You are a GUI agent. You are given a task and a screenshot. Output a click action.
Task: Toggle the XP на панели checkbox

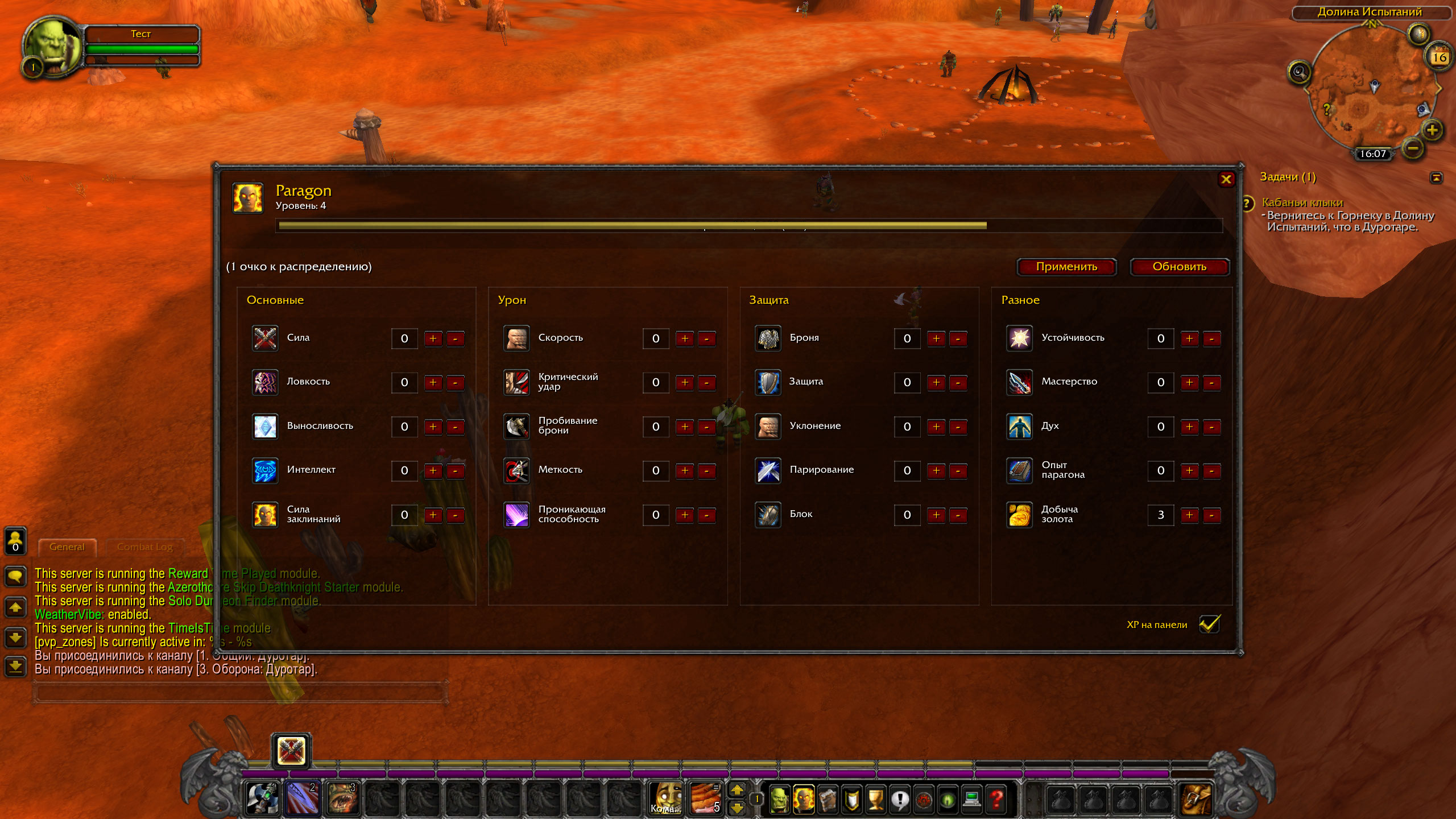(1209, 624)
